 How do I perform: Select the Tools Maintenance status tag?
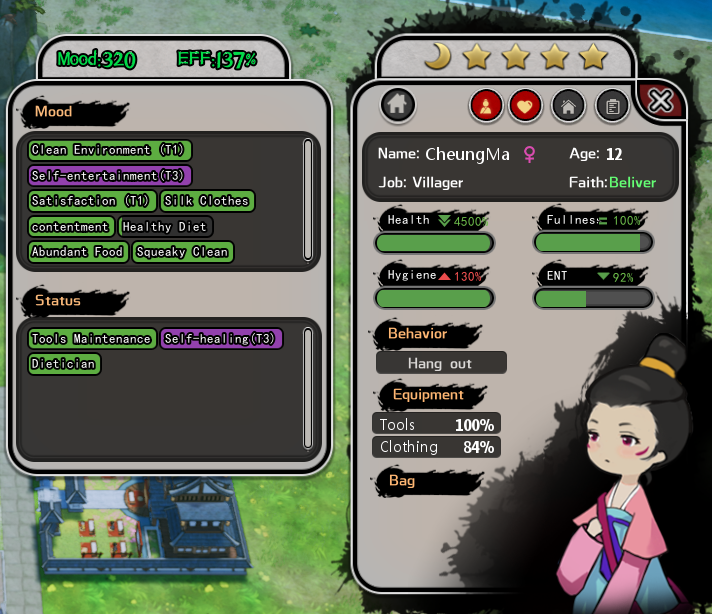[x=91, y=339]
